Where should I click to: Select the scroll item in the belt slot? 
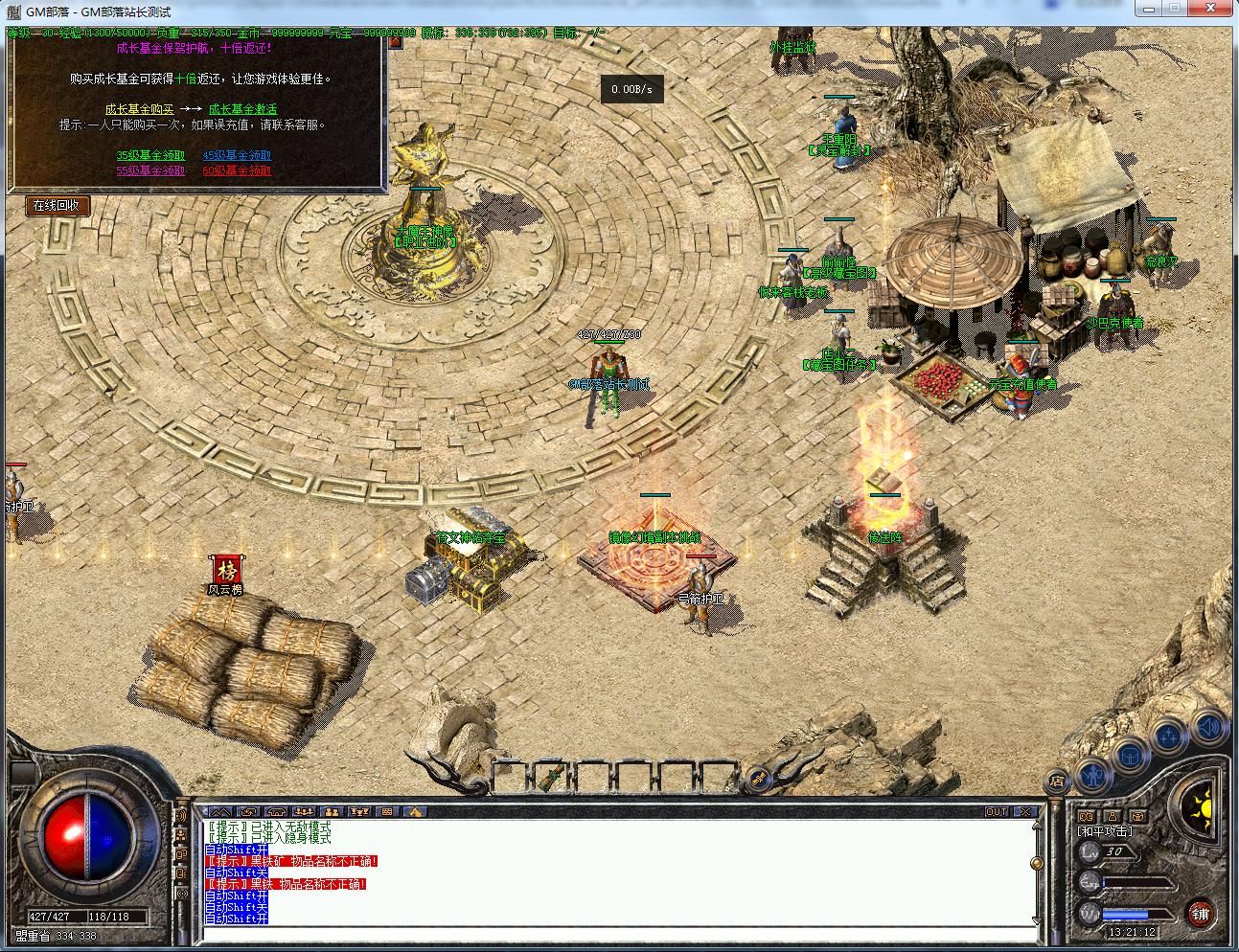549,774
